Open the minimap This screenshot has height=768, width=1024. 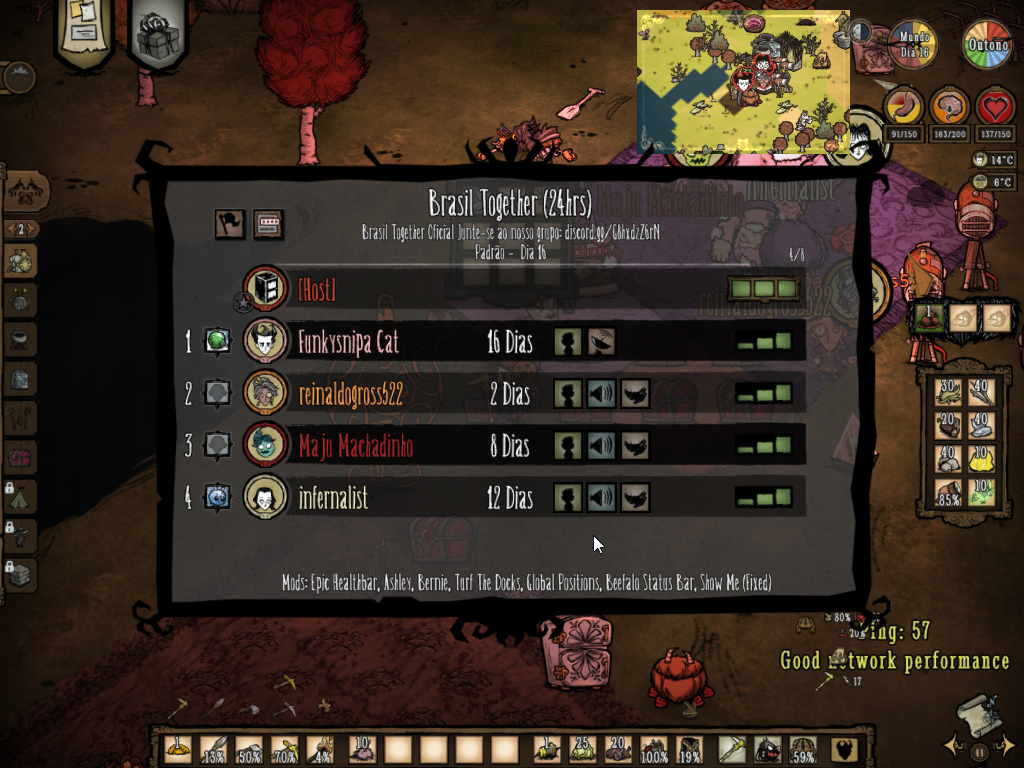[743, 82]
